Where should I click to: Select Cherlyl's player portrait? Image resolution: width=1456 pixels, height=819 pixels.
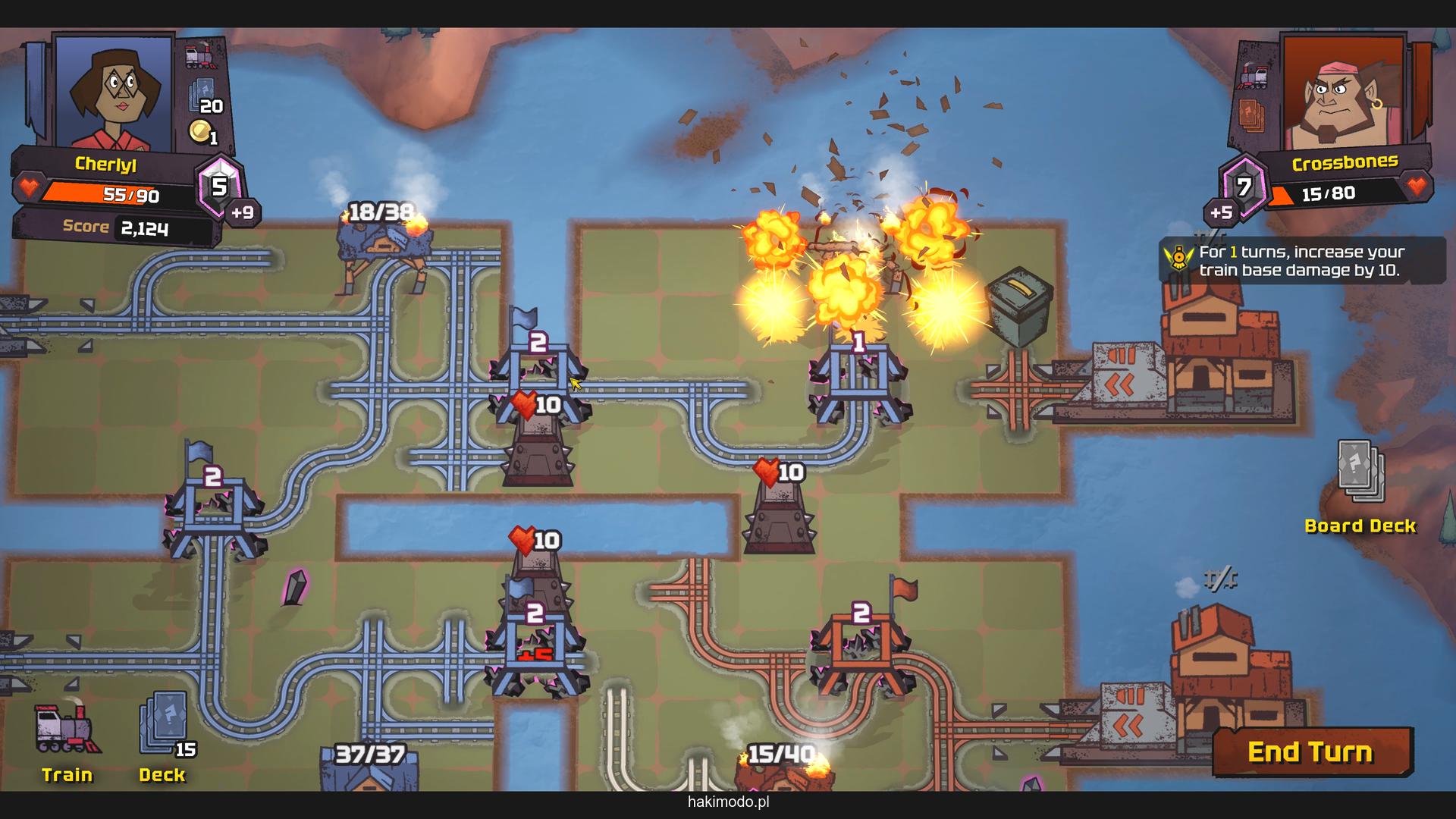point(114,91)
